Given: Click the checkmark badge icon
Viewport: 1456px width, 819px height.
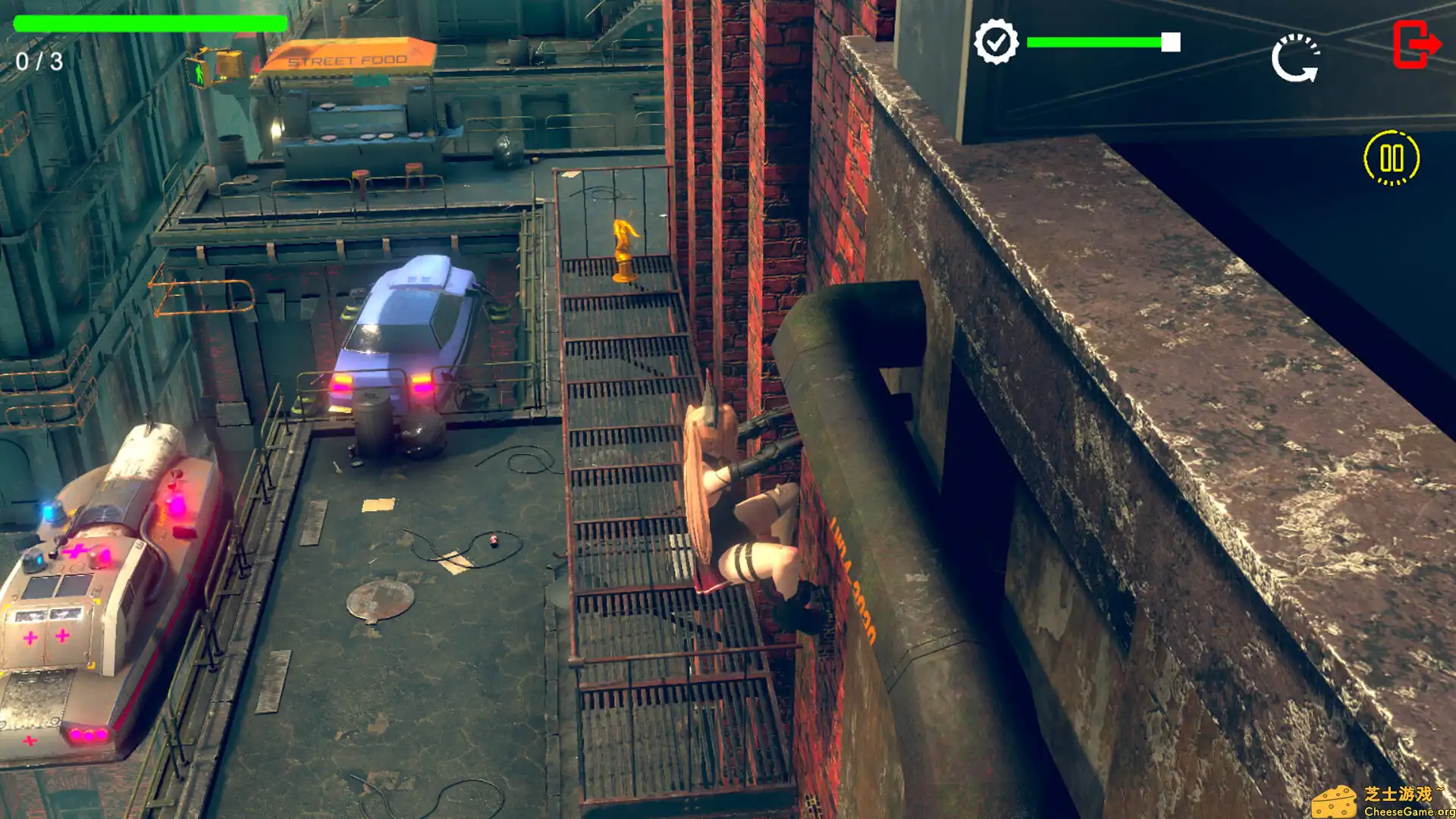Looking at the screenshot, I should pyautogui.click(x=997, y=42).
